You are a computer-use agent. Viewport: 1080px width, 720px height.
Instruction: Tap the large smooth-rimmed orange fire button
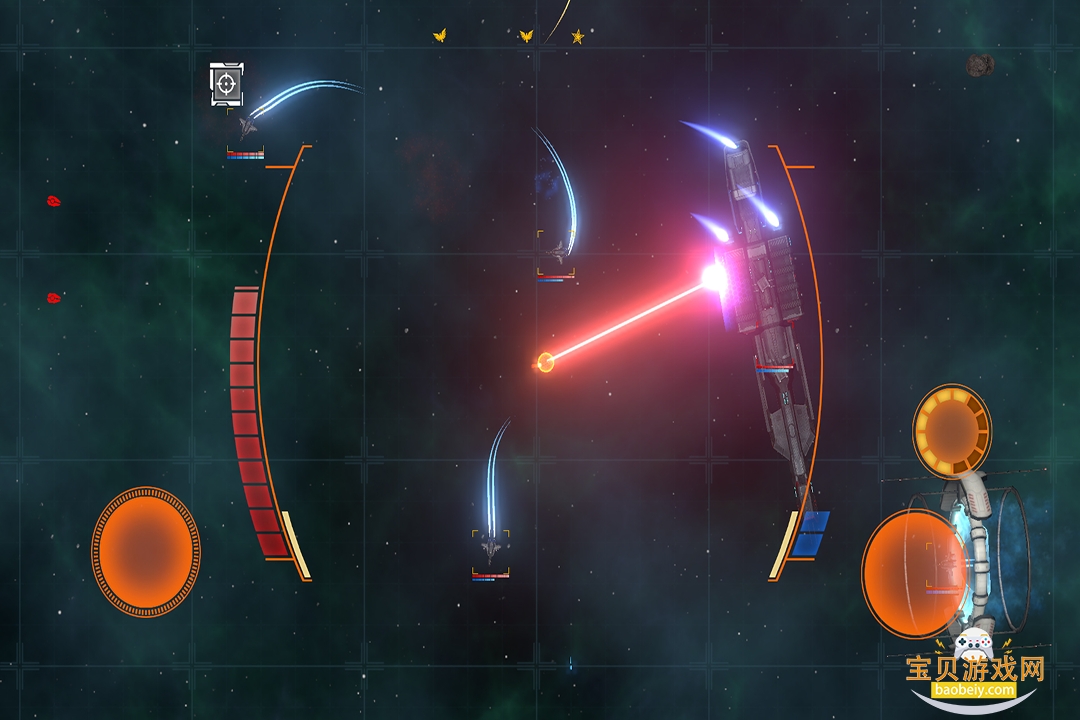pyautogui.click(x=913, y=573)
